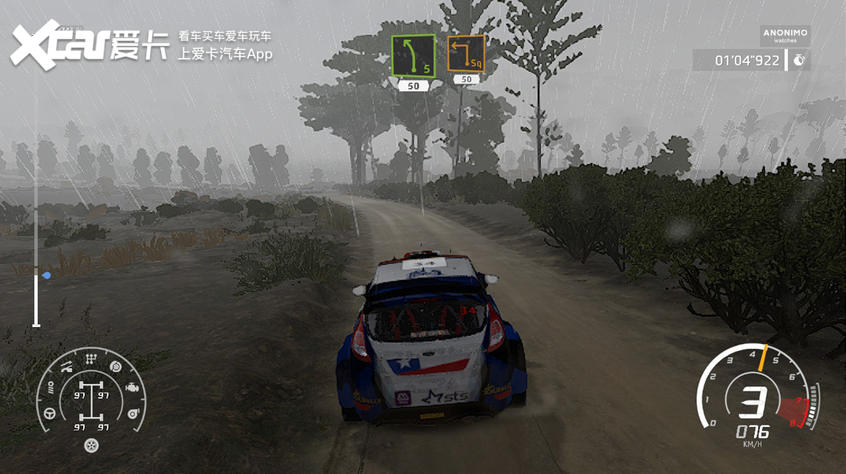Click the chassis tire wear diagram
Viewport: 846px width, 474px height.
point(92,398)
